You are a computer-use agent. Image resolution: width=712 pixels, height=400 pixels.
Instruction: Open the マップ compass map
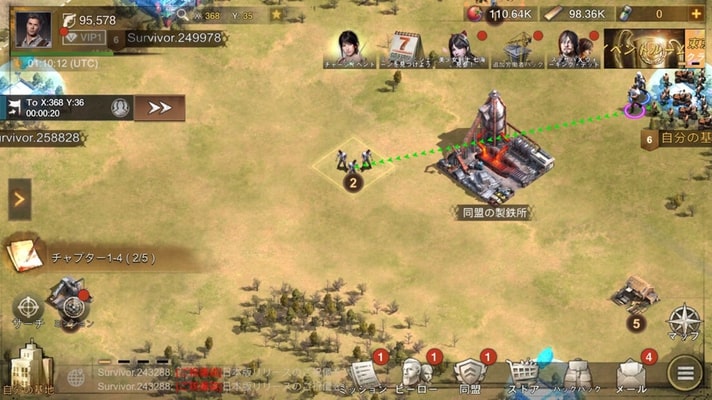(x=684, y=324)
